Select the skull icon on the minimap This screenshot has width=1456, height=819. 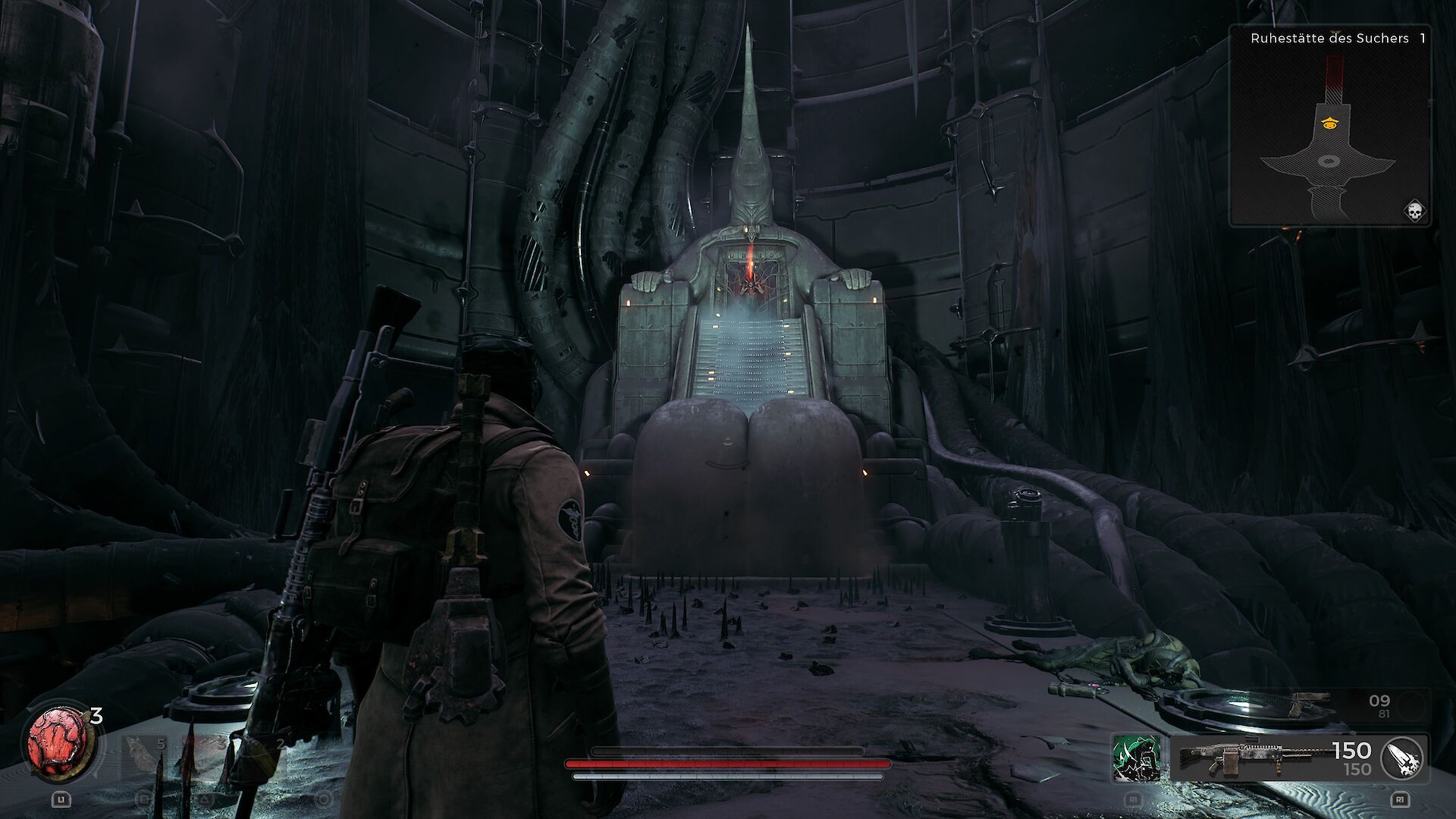(1414, 210)
